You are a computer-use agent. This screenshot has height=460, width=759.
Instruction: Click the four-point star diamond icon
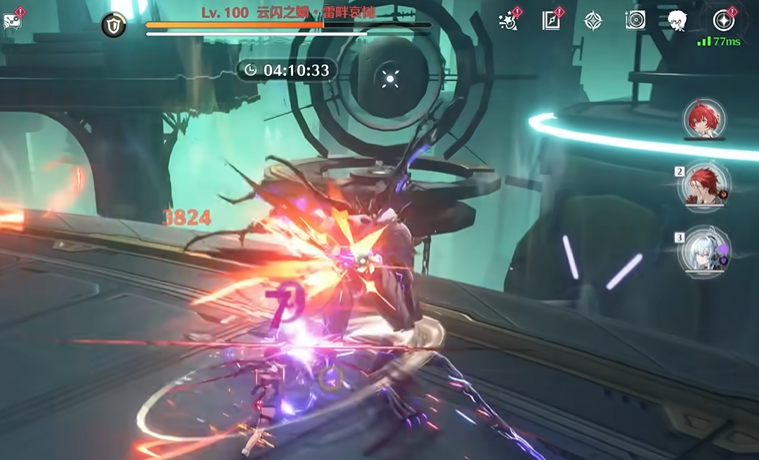(x=593, y=20)
